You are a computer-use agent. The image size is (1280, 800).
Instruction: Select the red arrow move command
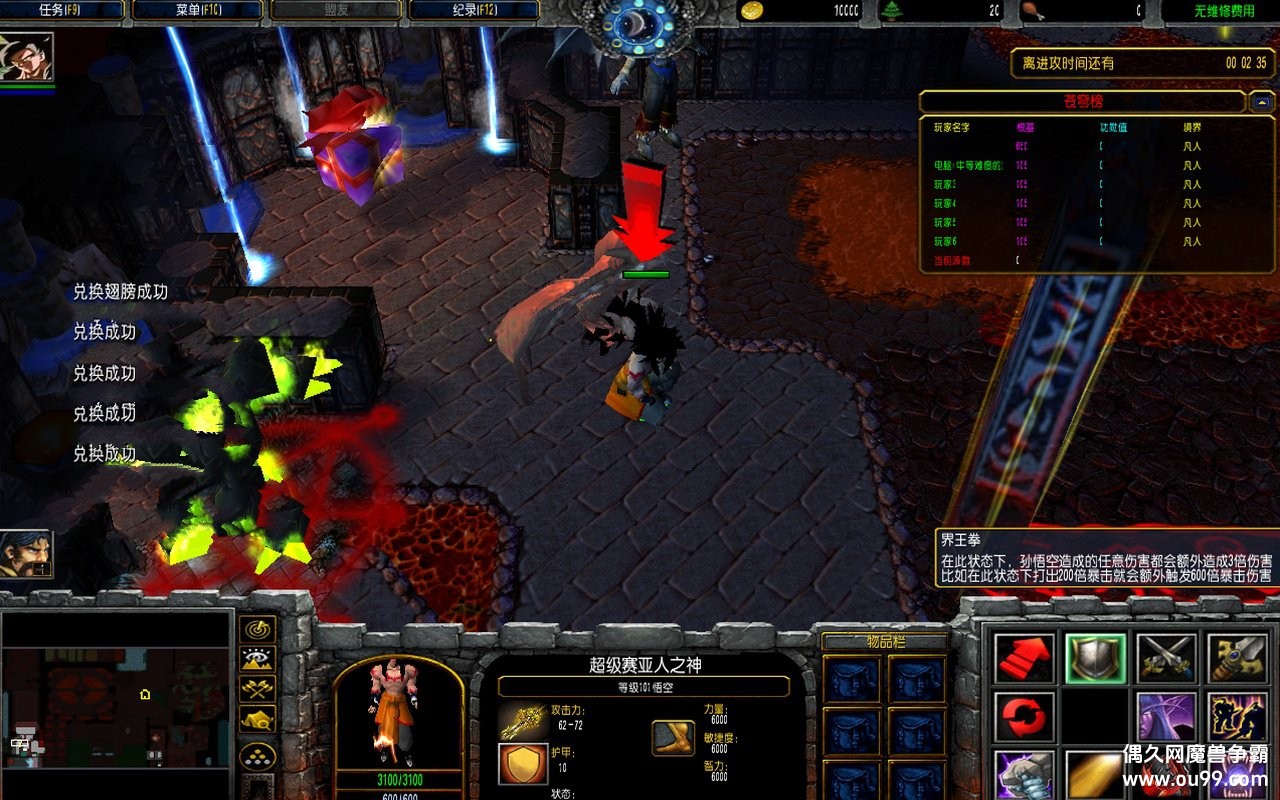tap(1024, 658)
